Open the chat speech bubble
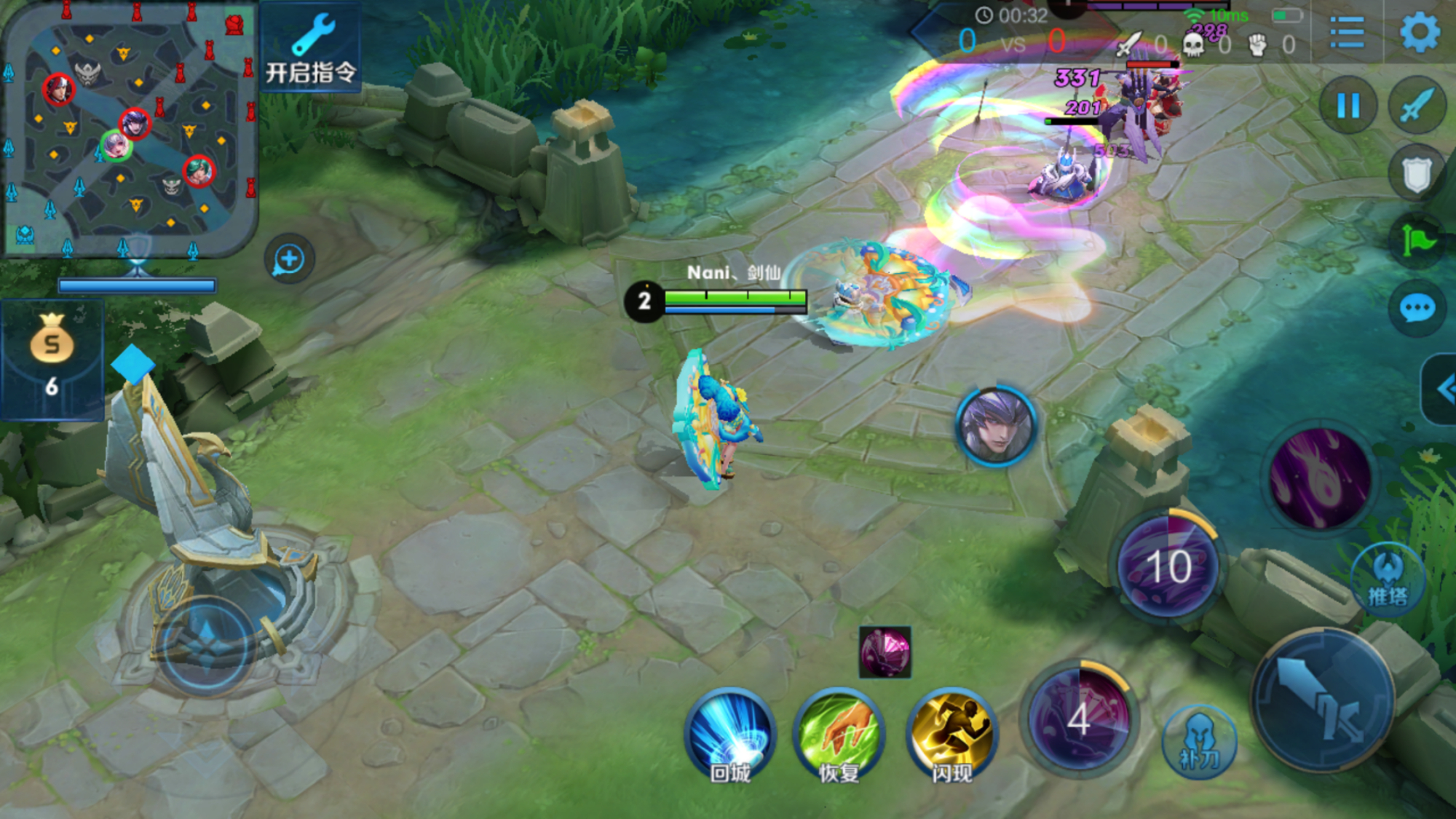1456x819 pixels. click(x=1417, y=308)
